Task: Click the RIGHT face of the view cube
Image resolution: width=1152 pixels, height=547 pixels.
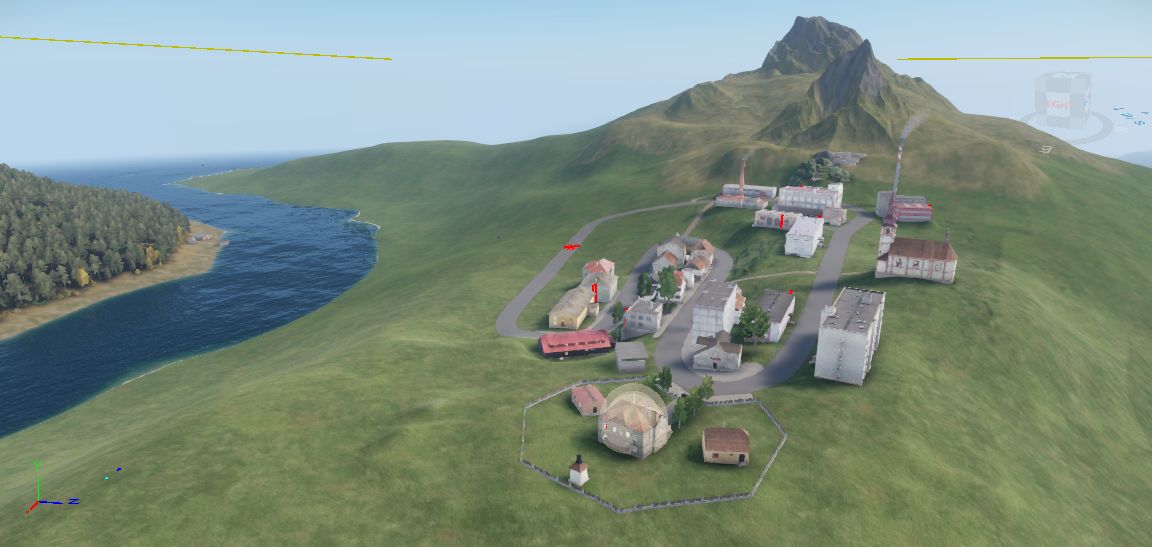Action: (1057, 104)
